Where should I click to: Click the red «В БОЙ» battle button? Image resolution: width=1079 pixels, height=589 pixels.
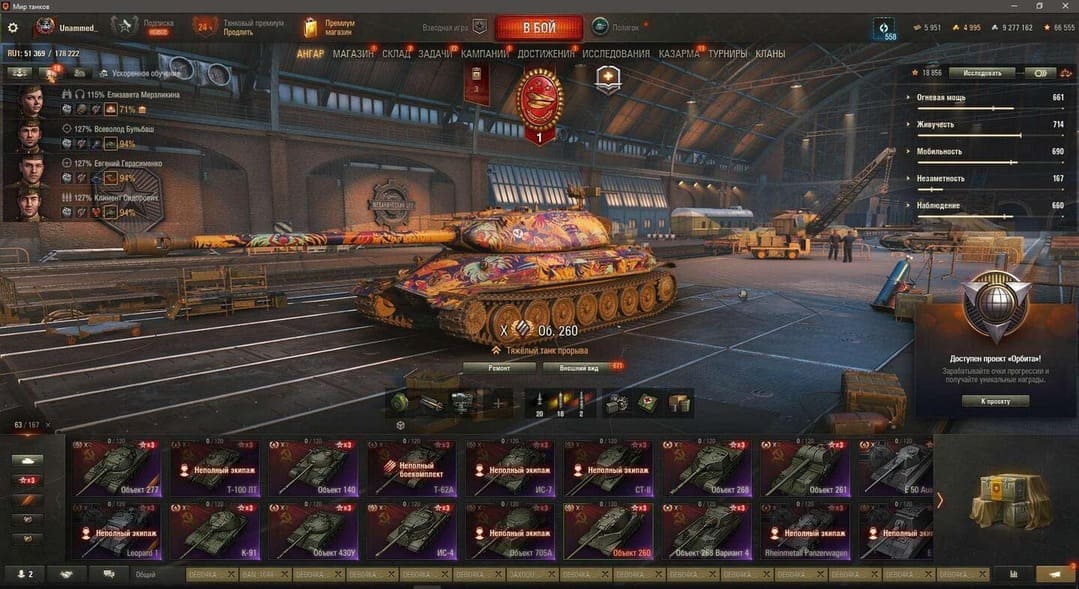(x=538, y=27)
